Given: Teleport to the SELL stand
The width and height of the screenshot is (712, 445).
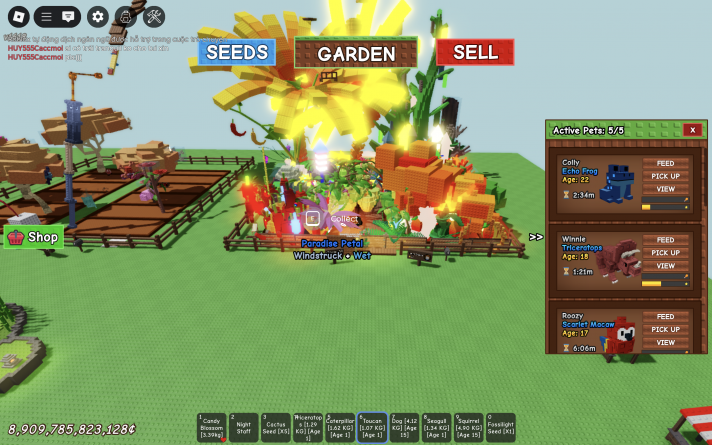Looking at the screenshot, I should (475, 52).
